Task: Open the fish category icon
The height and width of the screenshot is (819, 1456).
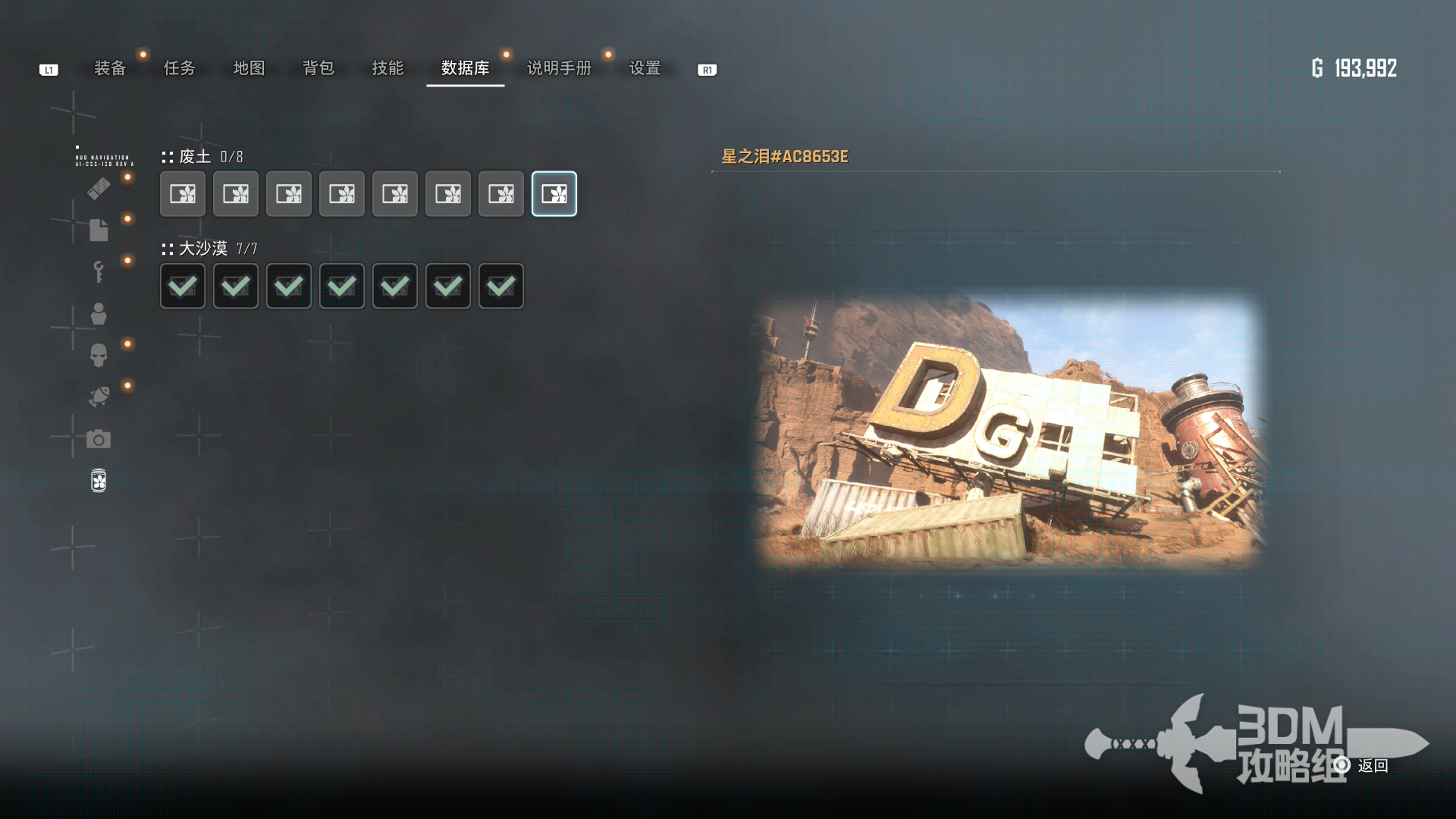Action: click(x=99, y=397)
